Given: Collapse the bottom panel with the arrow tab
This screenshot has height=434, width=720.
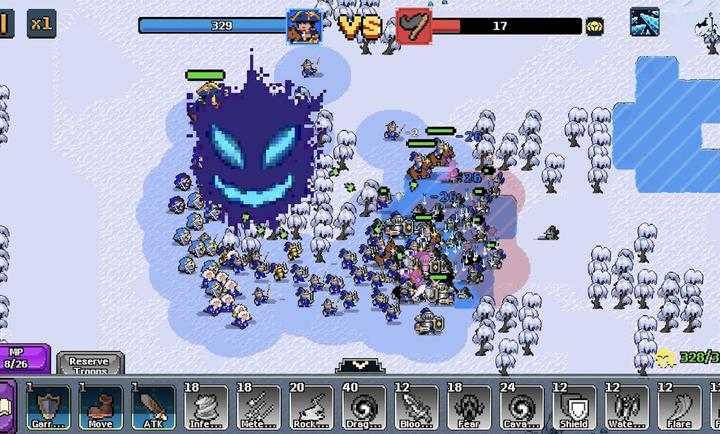Looking at the screenshot, I should tap(357, 366).
